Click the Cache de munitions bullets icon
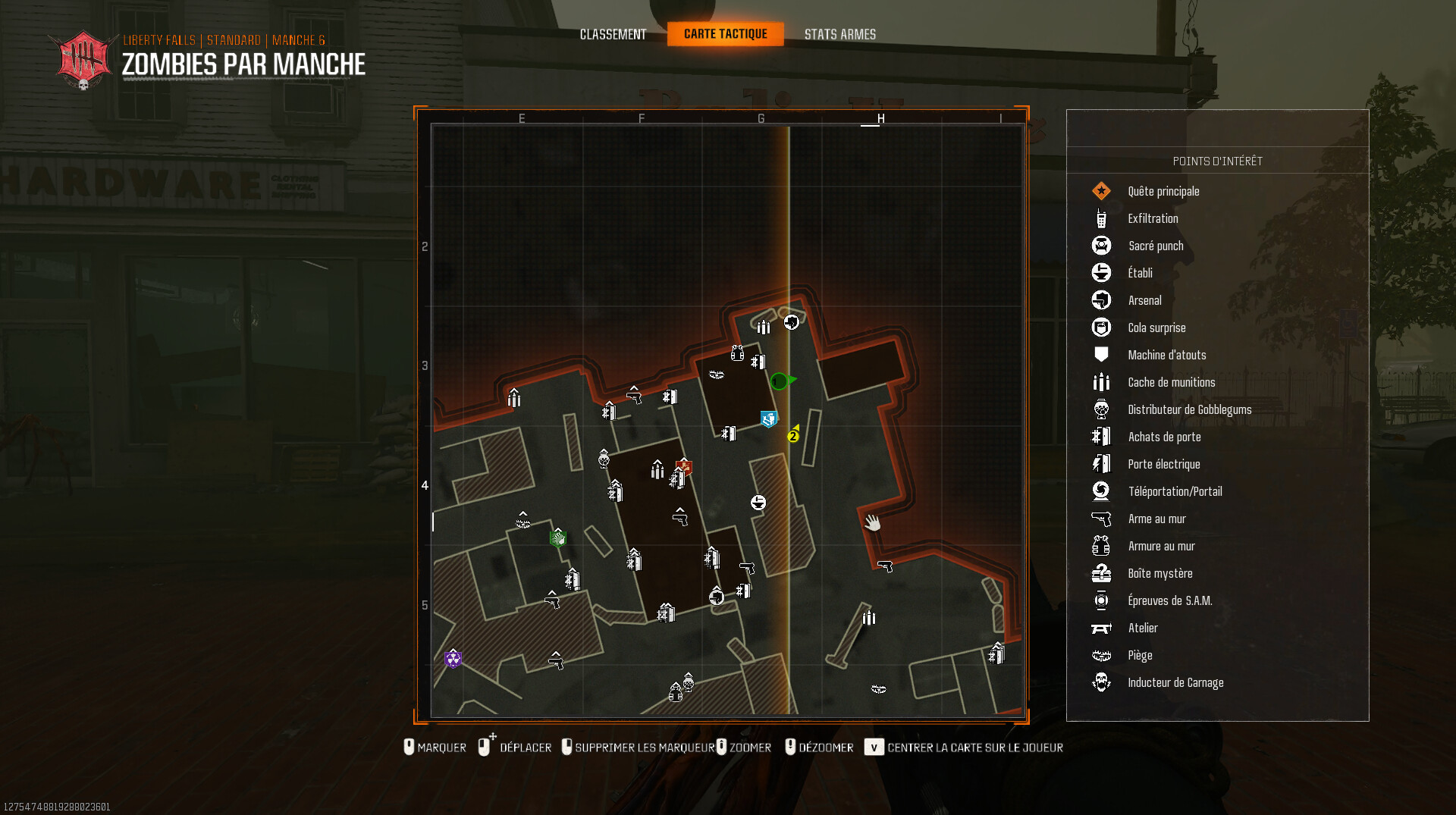This screenshot has height=815, width=1456. tap(1101, 382)
